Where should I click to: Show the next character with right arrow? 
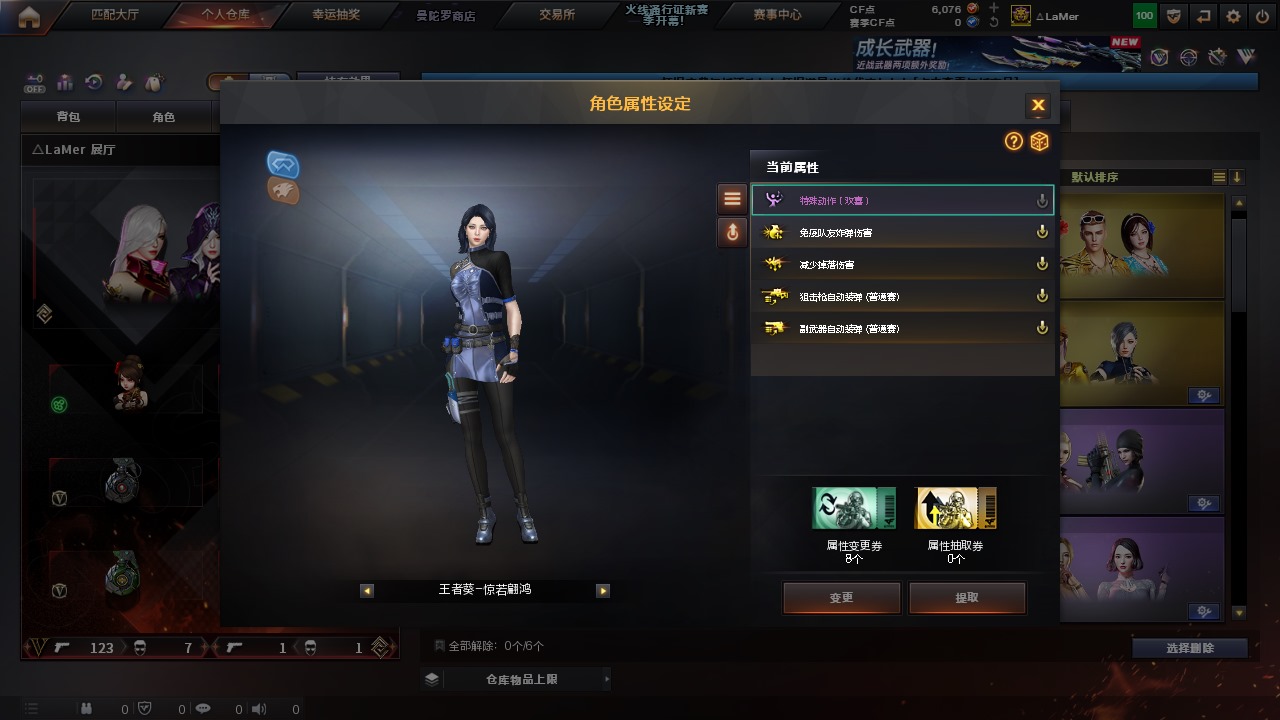pyautogui.click(x=603, y=591)
